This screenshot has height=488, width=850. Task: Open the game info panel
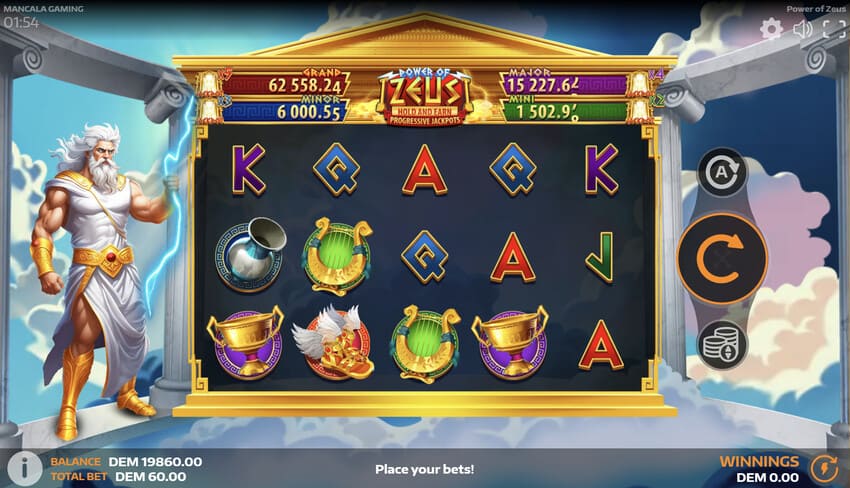(x=24, y=468)
